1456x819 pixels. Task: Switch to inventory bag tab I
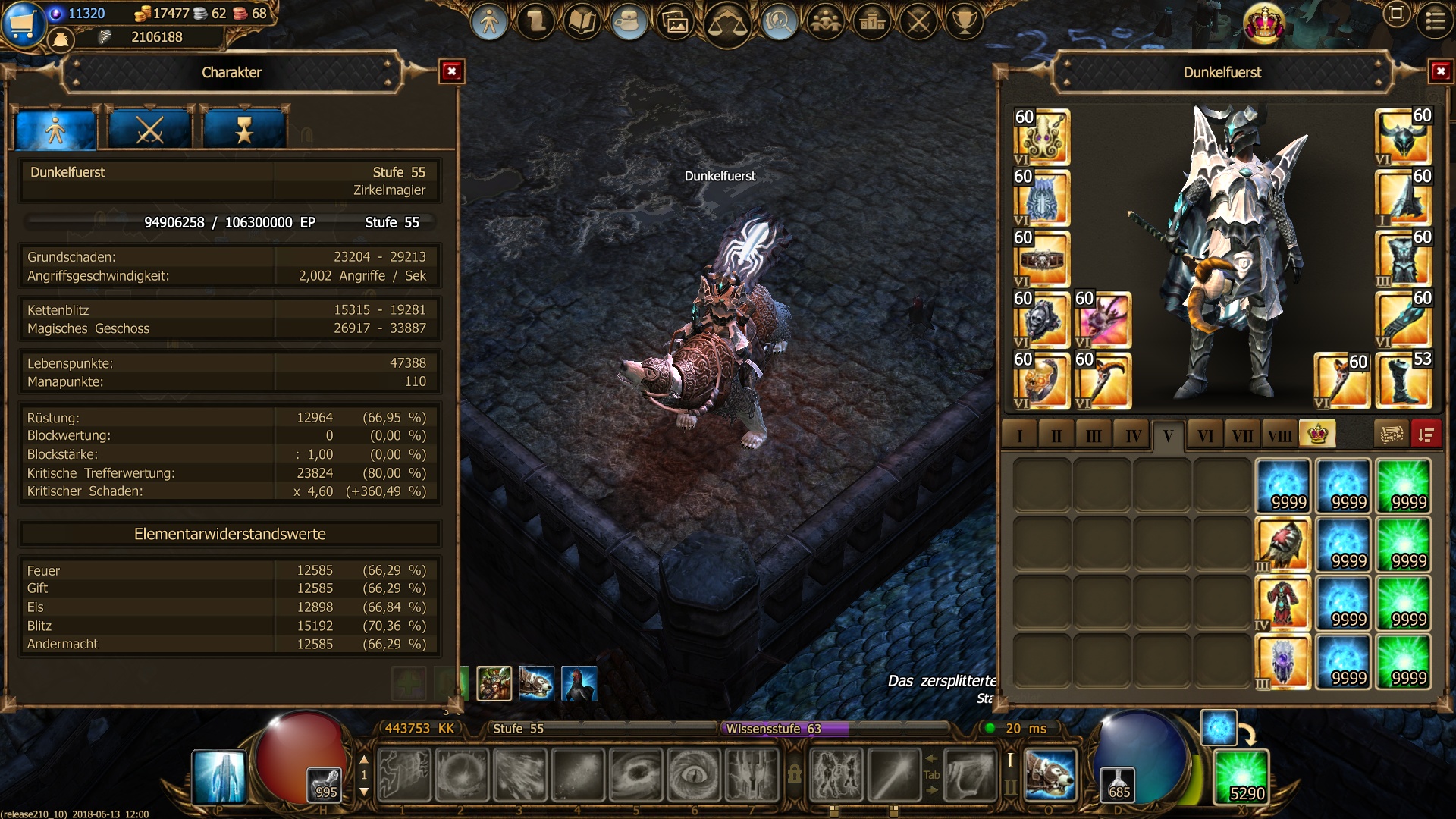click(1019, 436)
